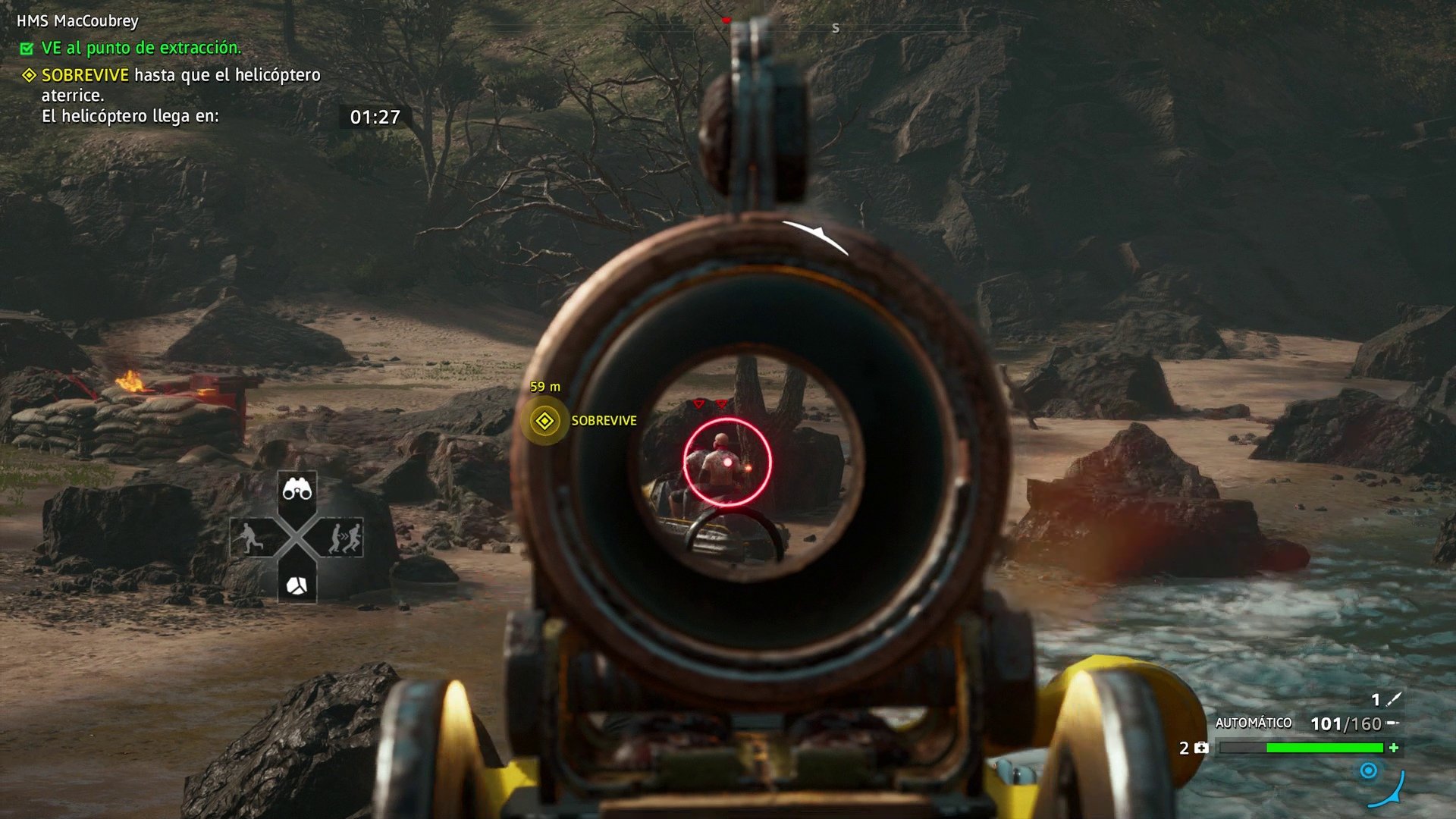The width and height of the screenshot is (1456, 819).
Task: Click the yellow SOBREVIVE objective marker
Action: [x=544, y=421]
